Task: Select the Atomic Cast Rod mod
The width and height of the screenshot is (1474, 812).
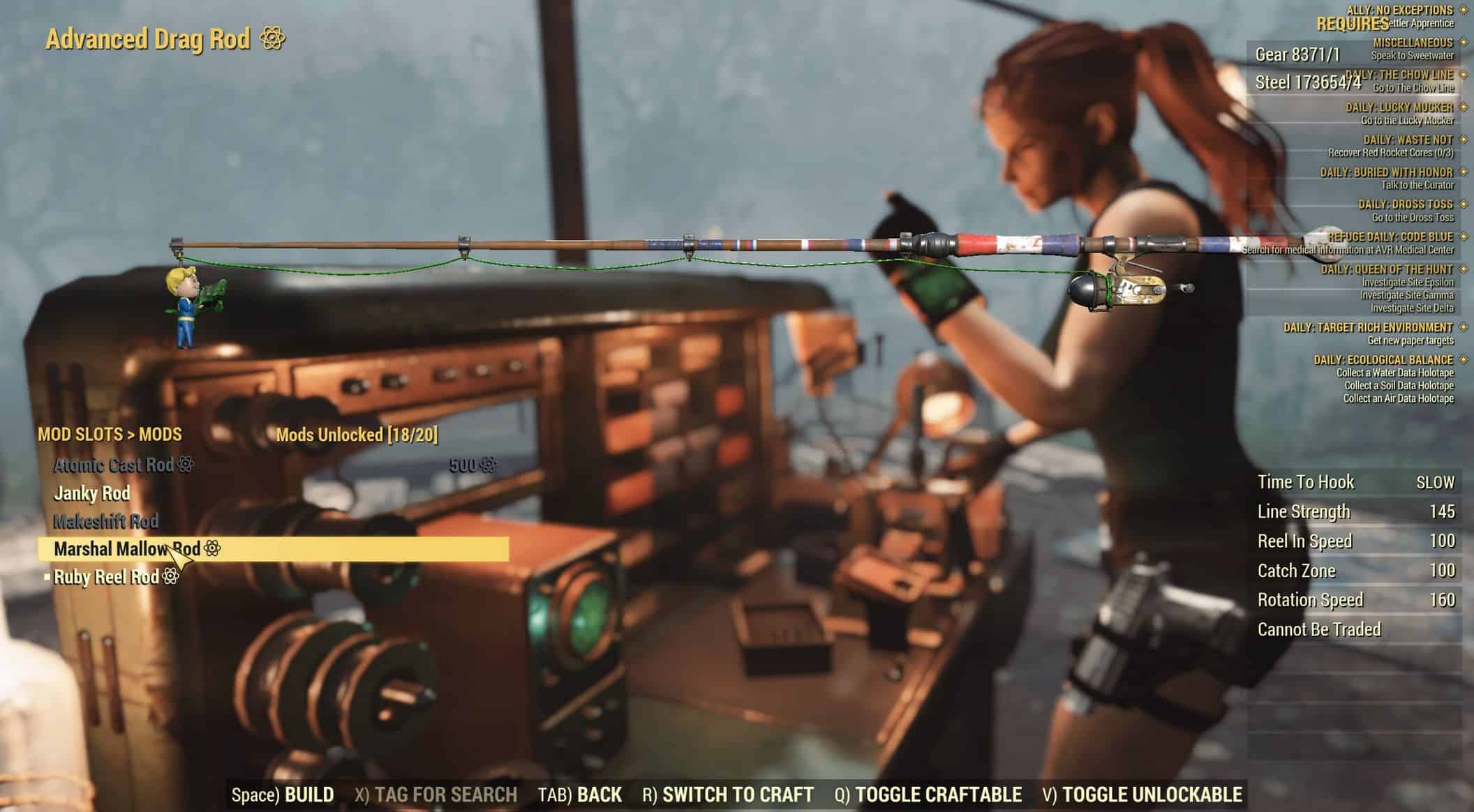Action: tap(114, 465)
